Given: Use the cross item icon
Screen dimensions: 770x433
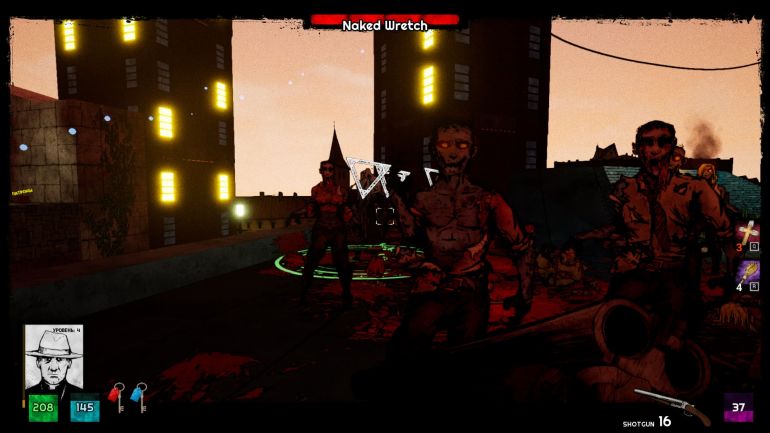Looking at the screenshot, I should click(x=746, y=233).
